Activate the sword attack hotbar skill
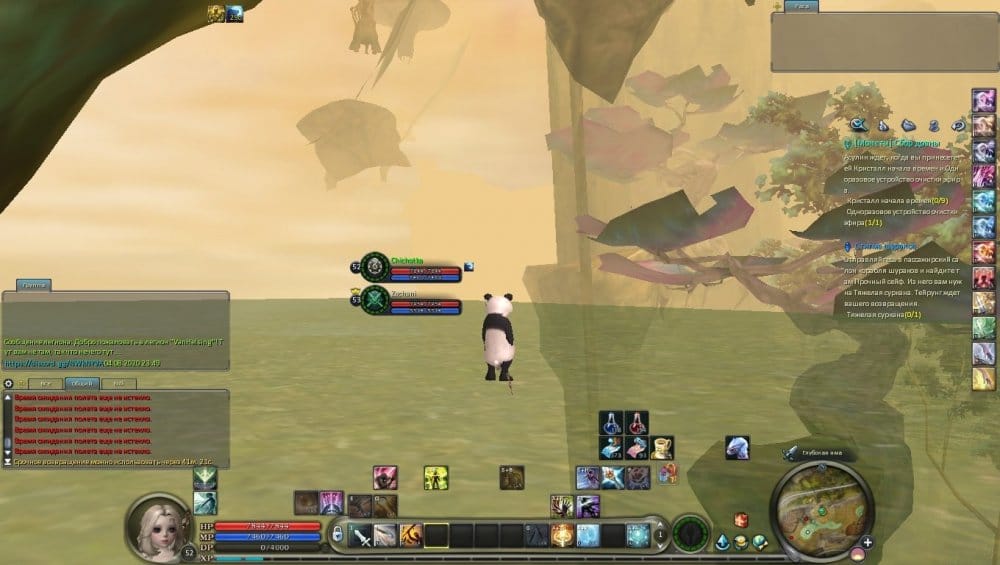This screenshot has width=1000, height=565. pyautogui.click(x=361, y=535)
